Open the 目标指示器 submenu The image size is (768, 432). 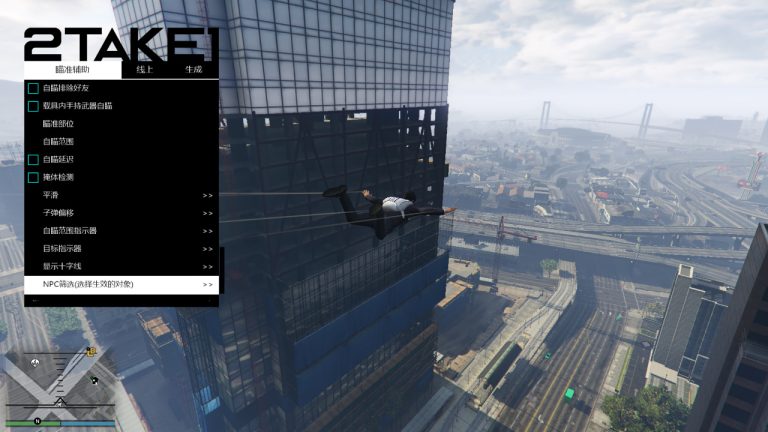(120, 249)
